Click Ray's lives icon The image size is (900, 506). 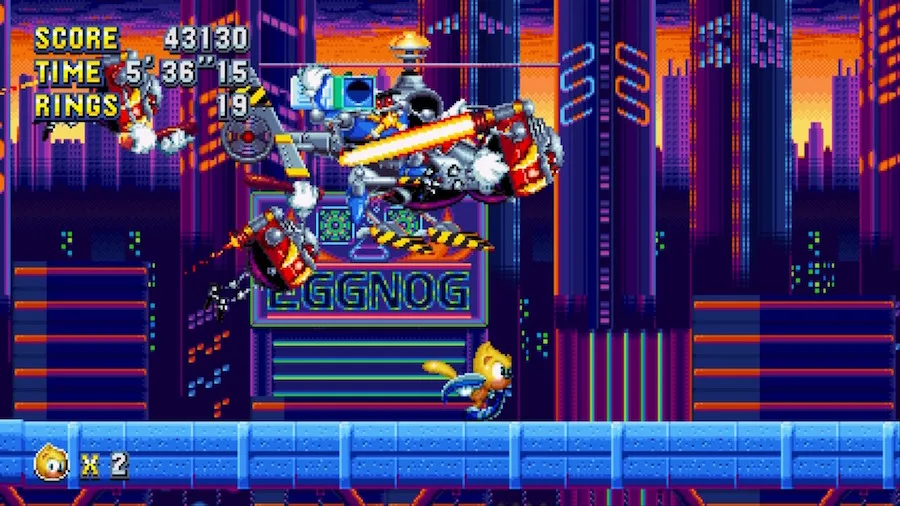click(51, 462)
